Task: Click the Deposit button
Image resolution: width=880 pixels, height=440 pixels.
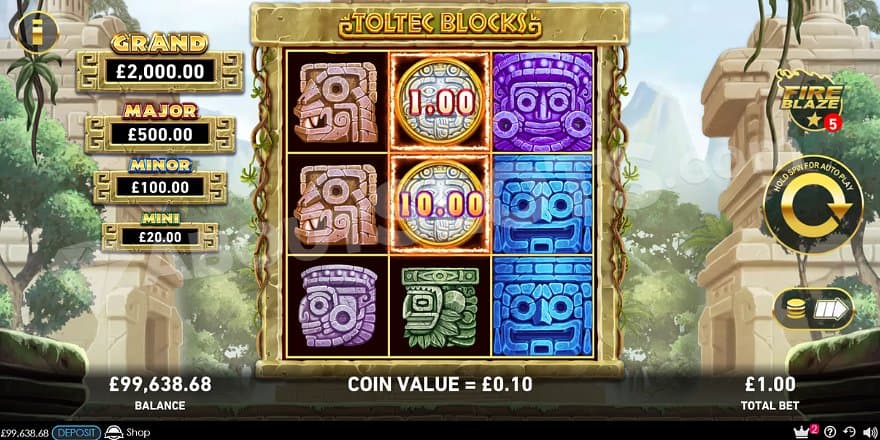Action: tap(76, 432)
